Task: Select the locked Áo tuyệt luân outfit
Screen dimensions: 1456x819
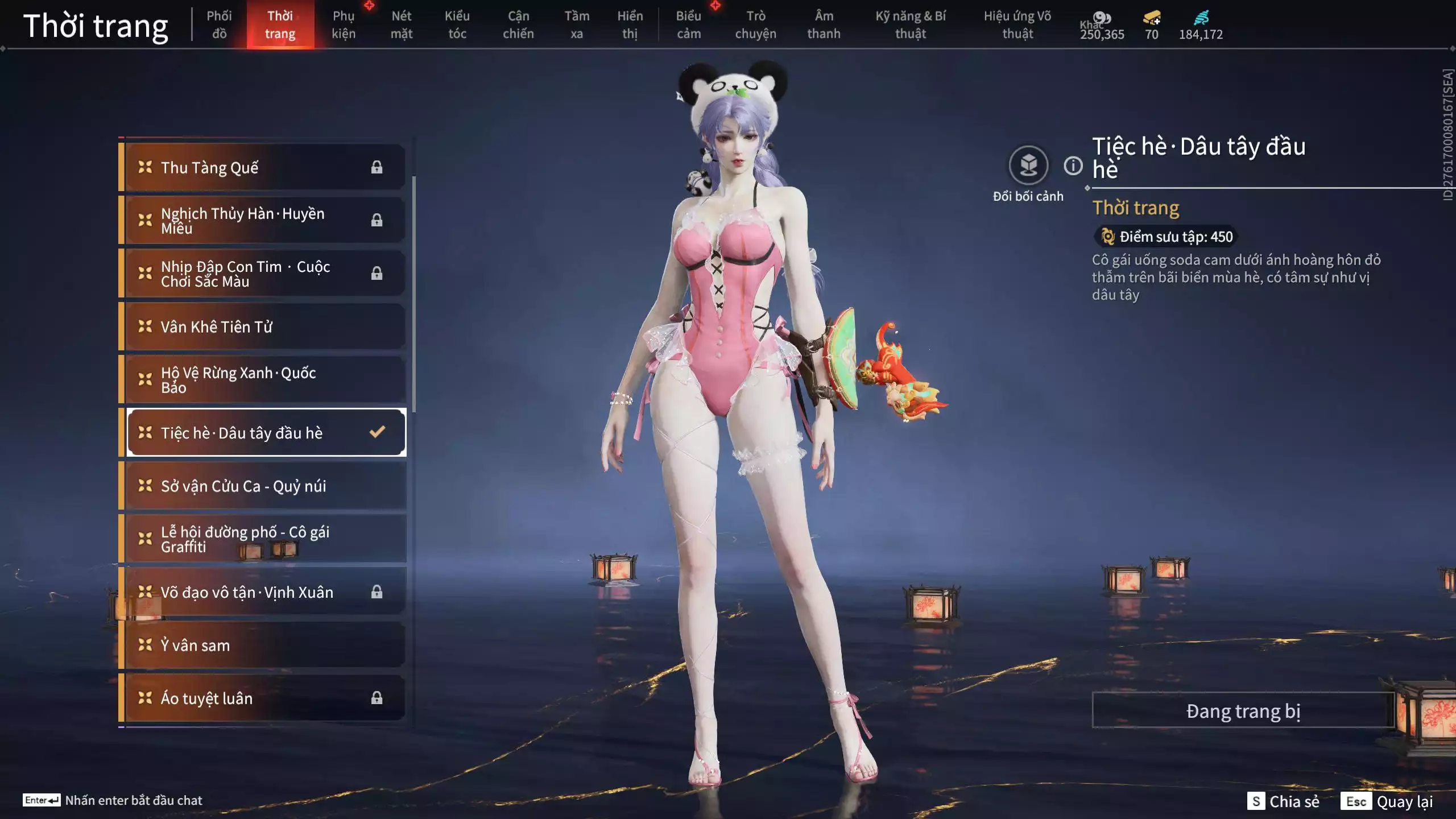Action: pyautogui.click(x=265, y=698)
